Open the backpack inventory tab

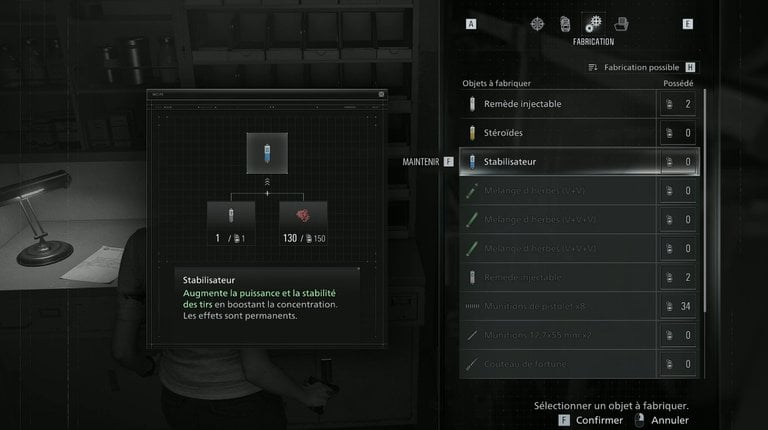pyautogui.click(x=565, y=23)
